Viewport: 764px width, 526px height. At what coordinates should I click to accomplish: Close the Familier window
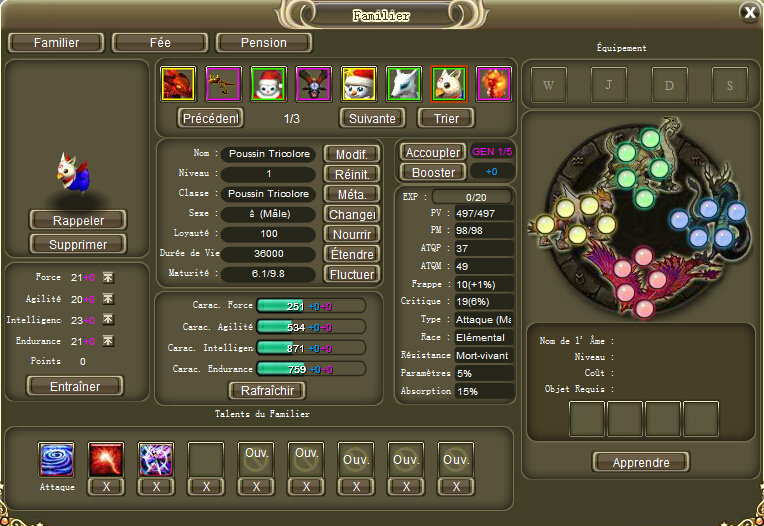749,12
